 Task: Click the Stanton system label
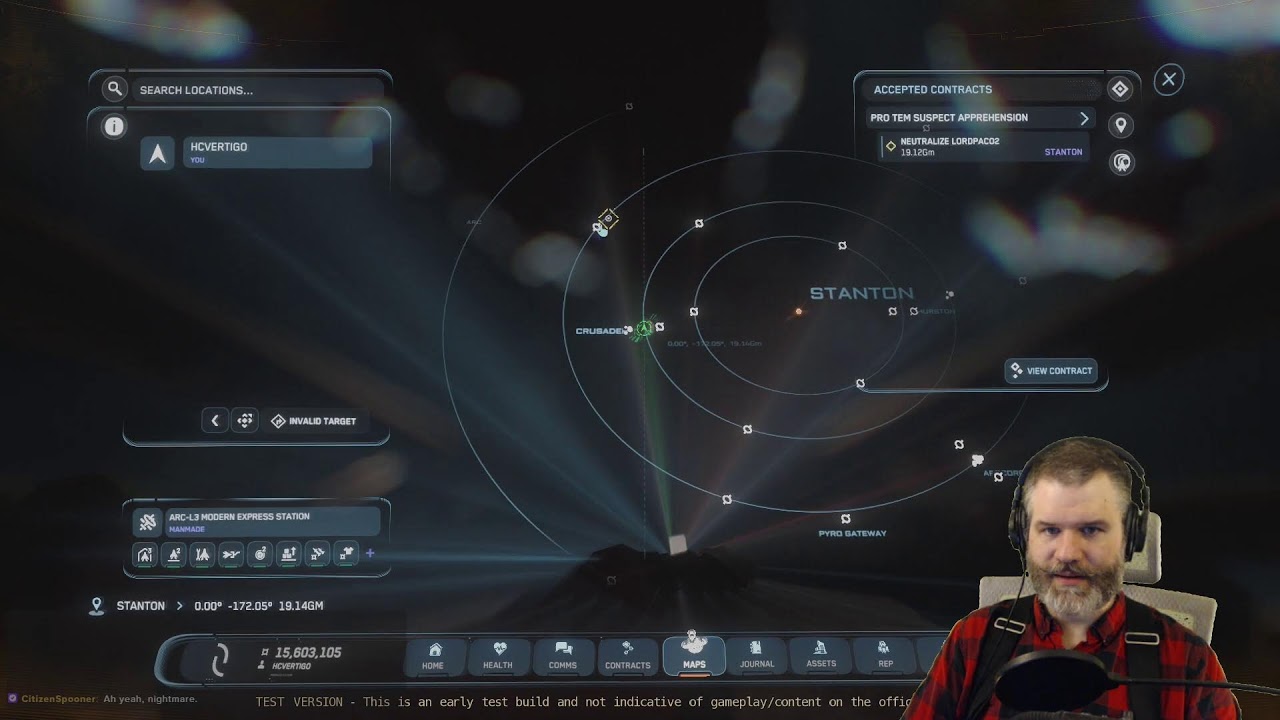[861, 293]
